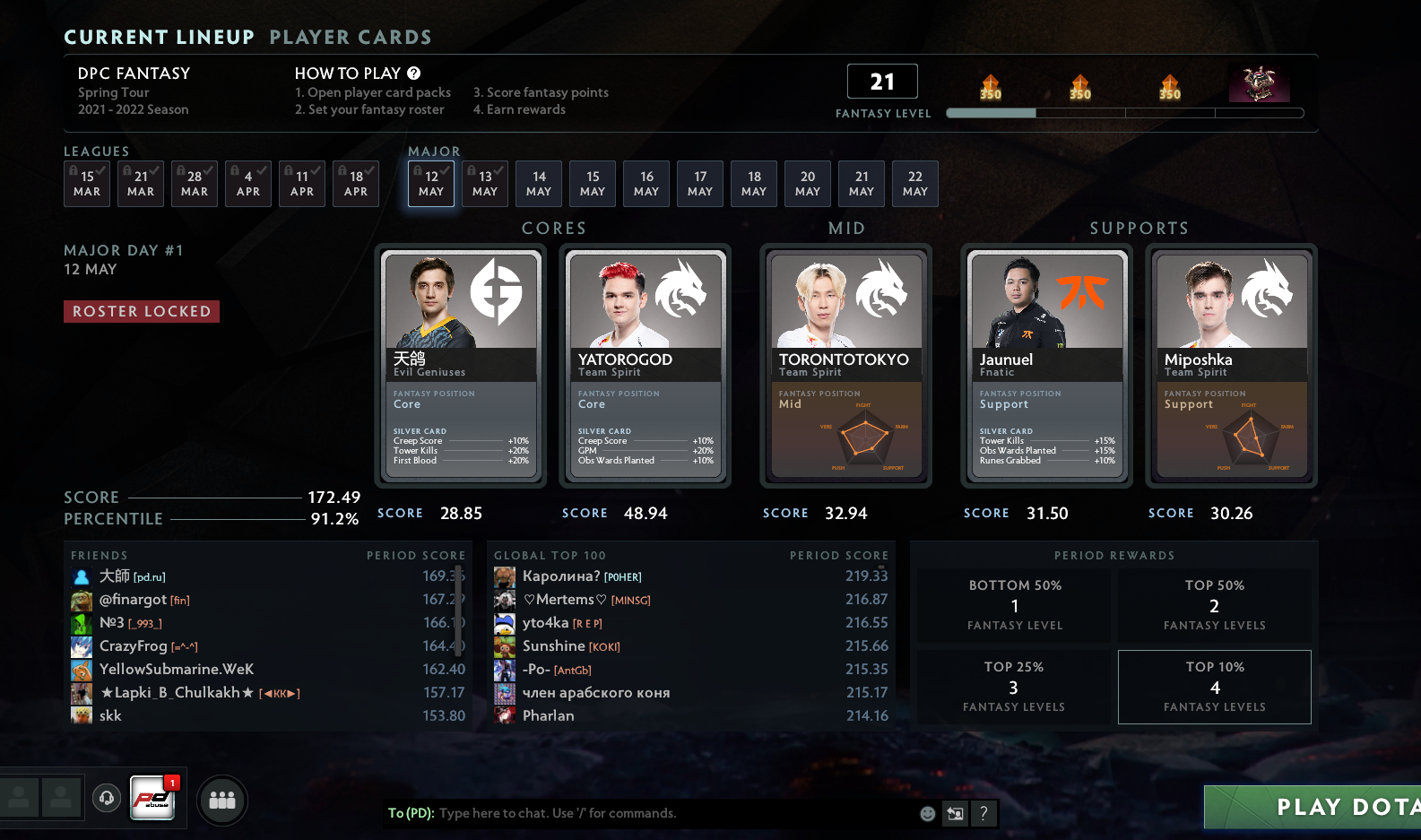Open the Jaunuel Fnatic support card
The width and height of the screenshot is (1421, 840).
pyautogui.click(x=1047, y=366)
